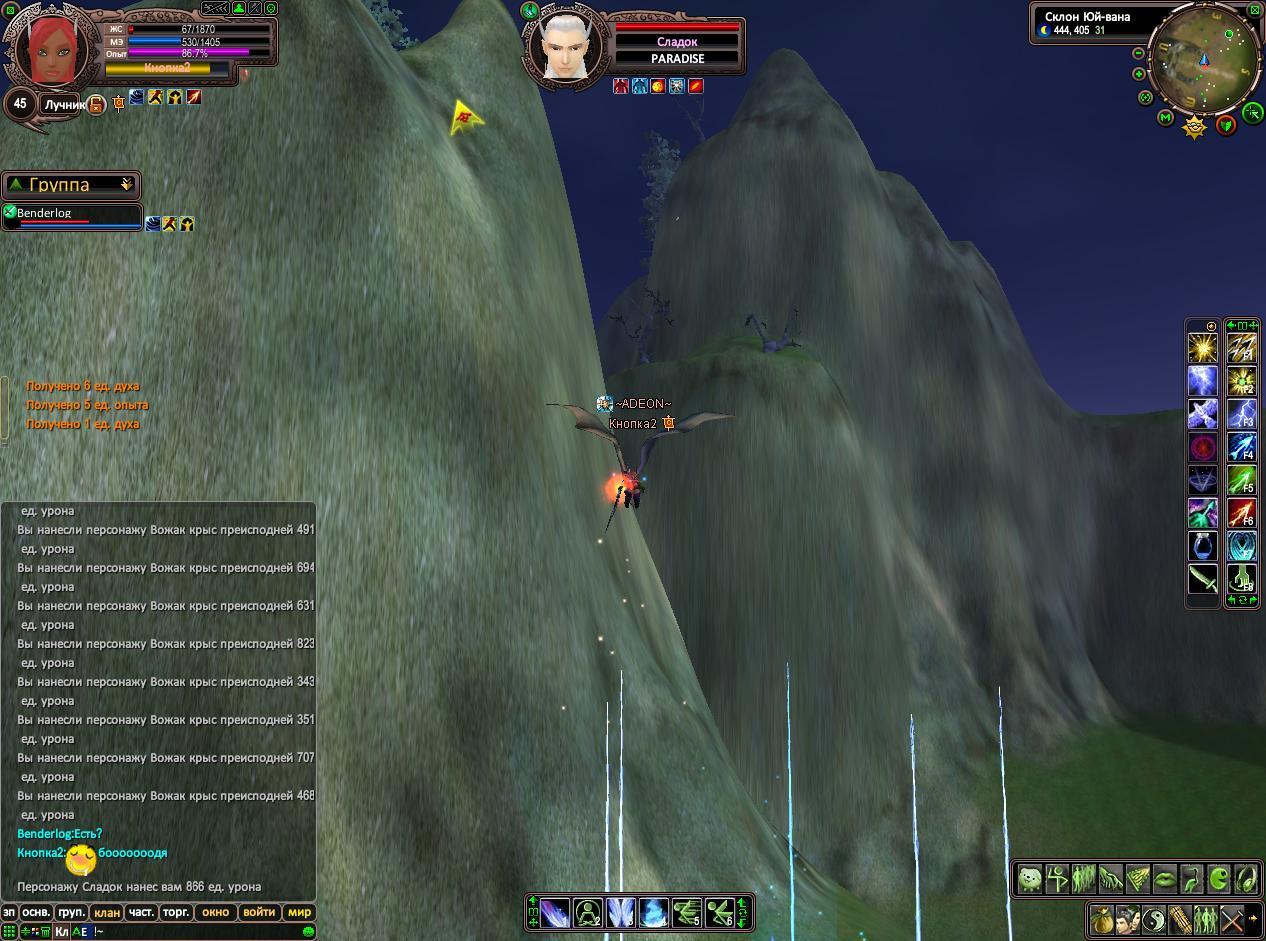This screenshot has height=941, width=1266.
Task: Switch chat to the клан tab
Action: (106, 912)
